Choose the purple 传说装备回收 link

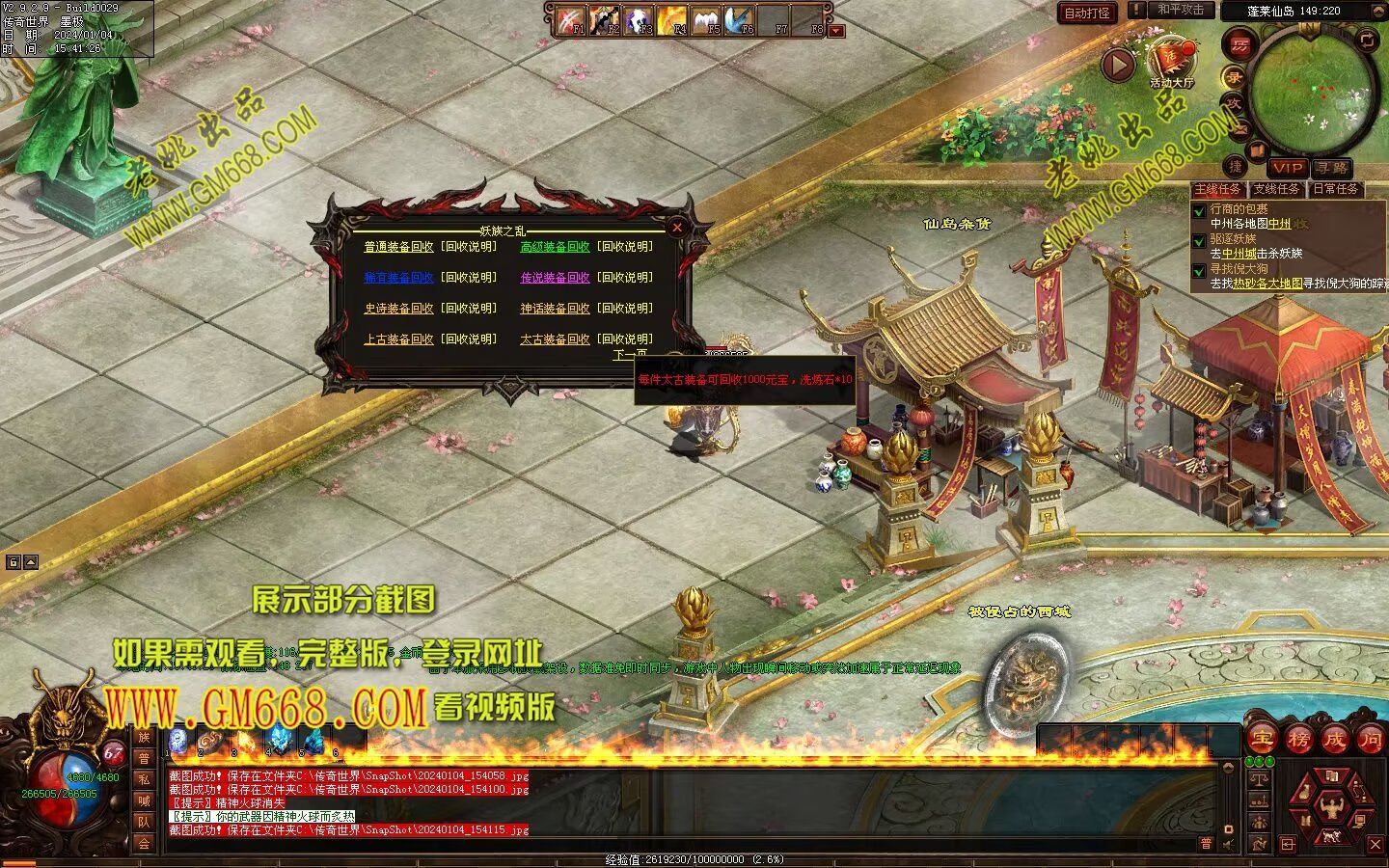[x=555, y=278]
